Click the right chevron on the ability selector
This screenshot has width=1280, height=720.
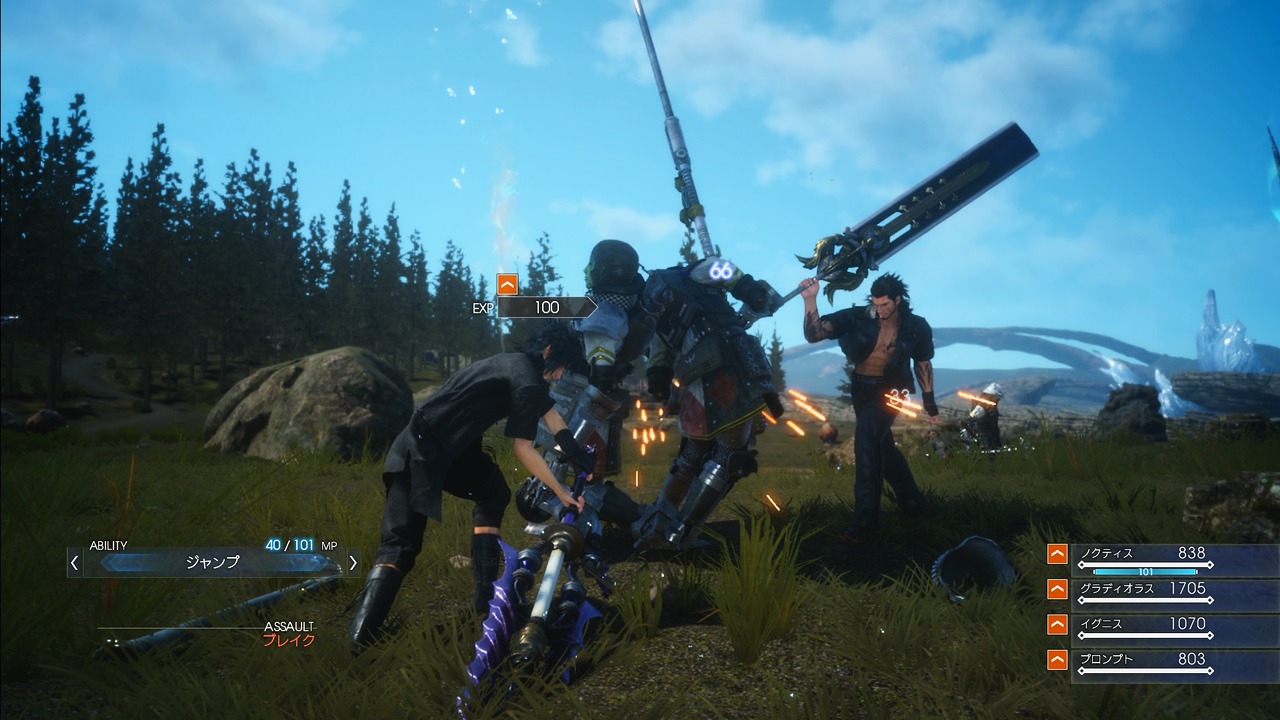(352, 562)
